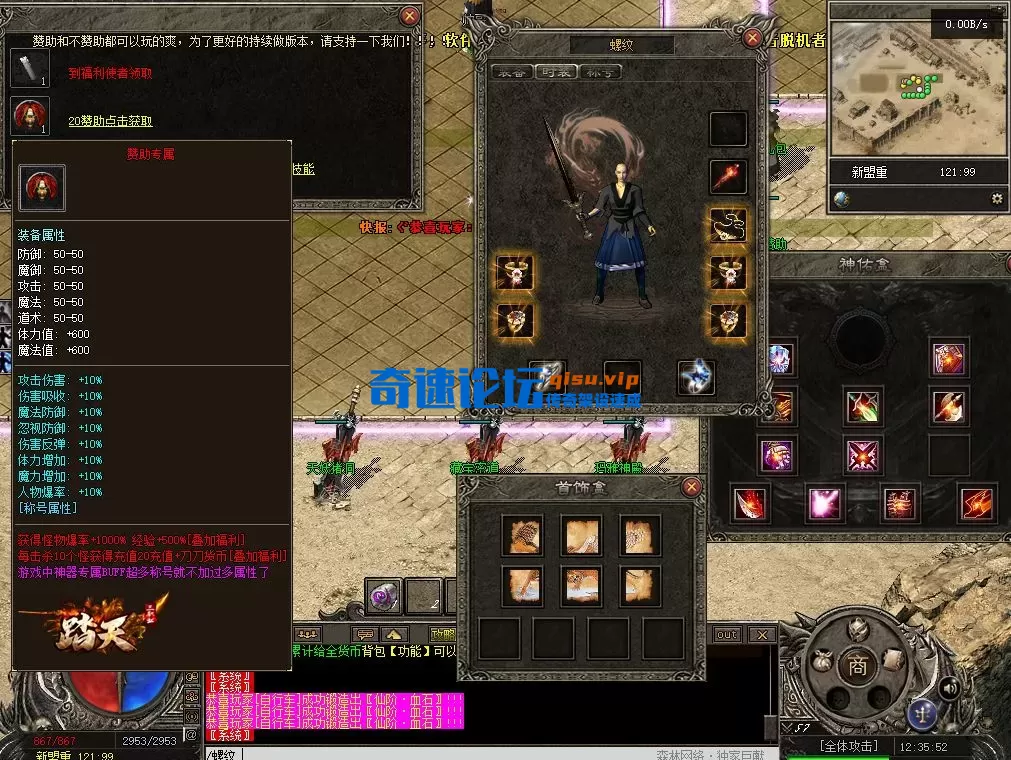Open the shop with the 商 button
Image resolution: width=1011 pixels, height=760 pixels.
pyautogui.click(x=857, y=666)
